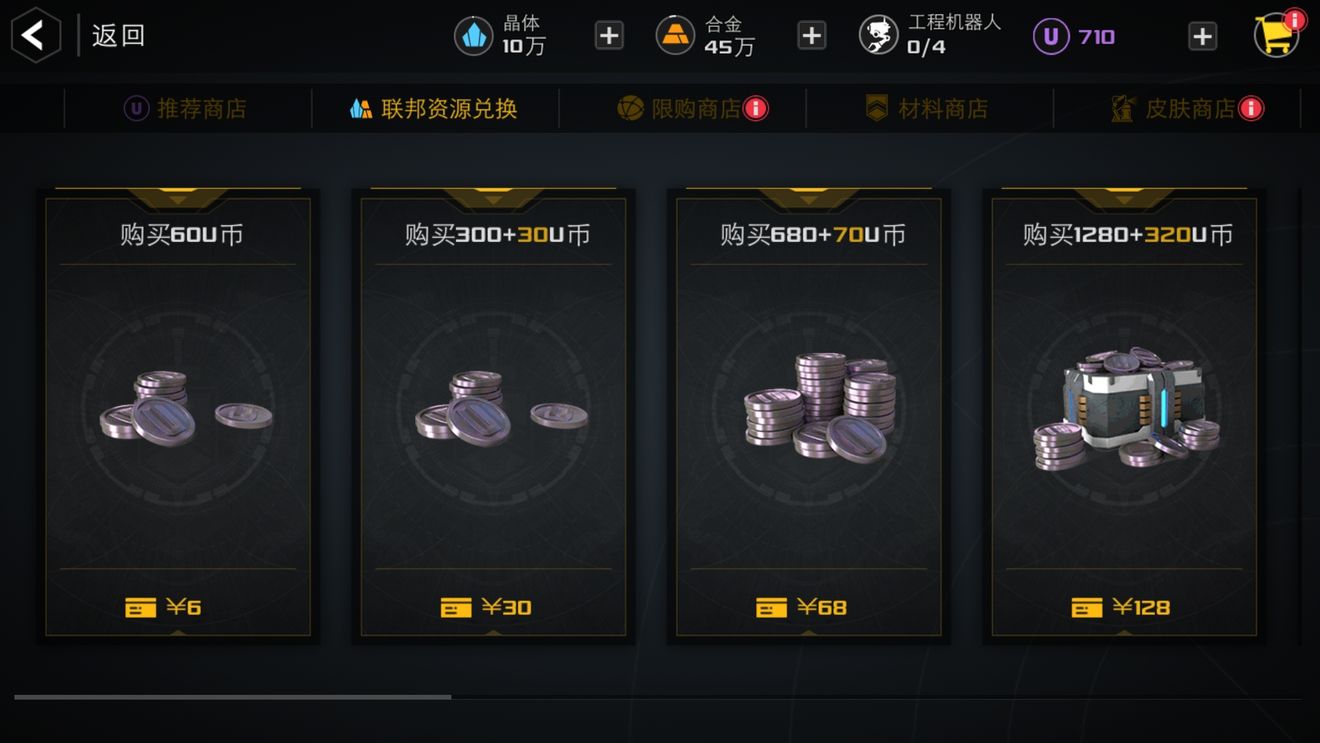Open the yellow shopping cart icon
The height and width of the screenshot is (743, 1320).
pos(1277,35)
